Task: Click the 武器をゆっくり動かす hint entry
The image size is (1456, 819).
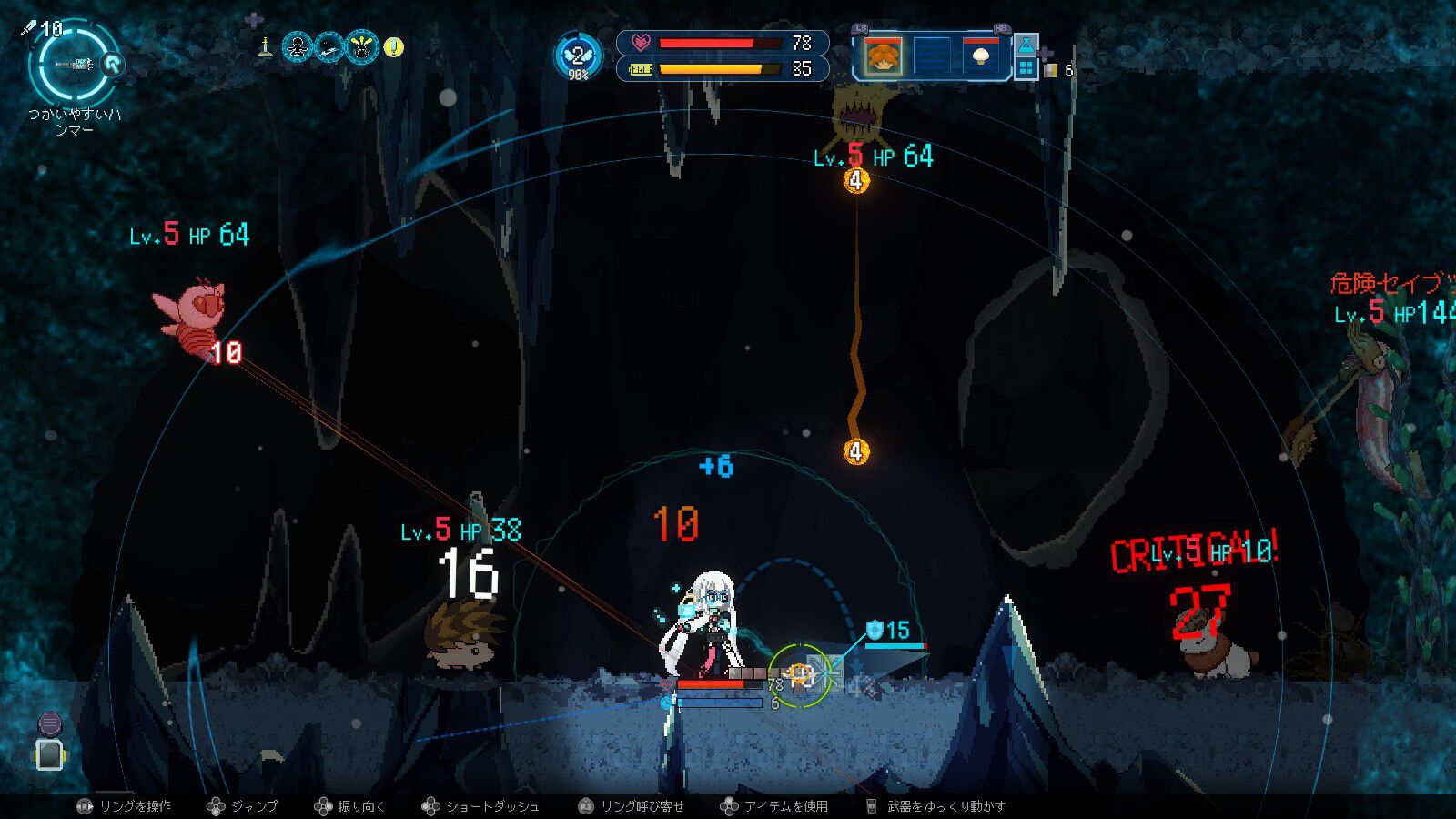Action: pyautogui.click(x=944, y=806)
